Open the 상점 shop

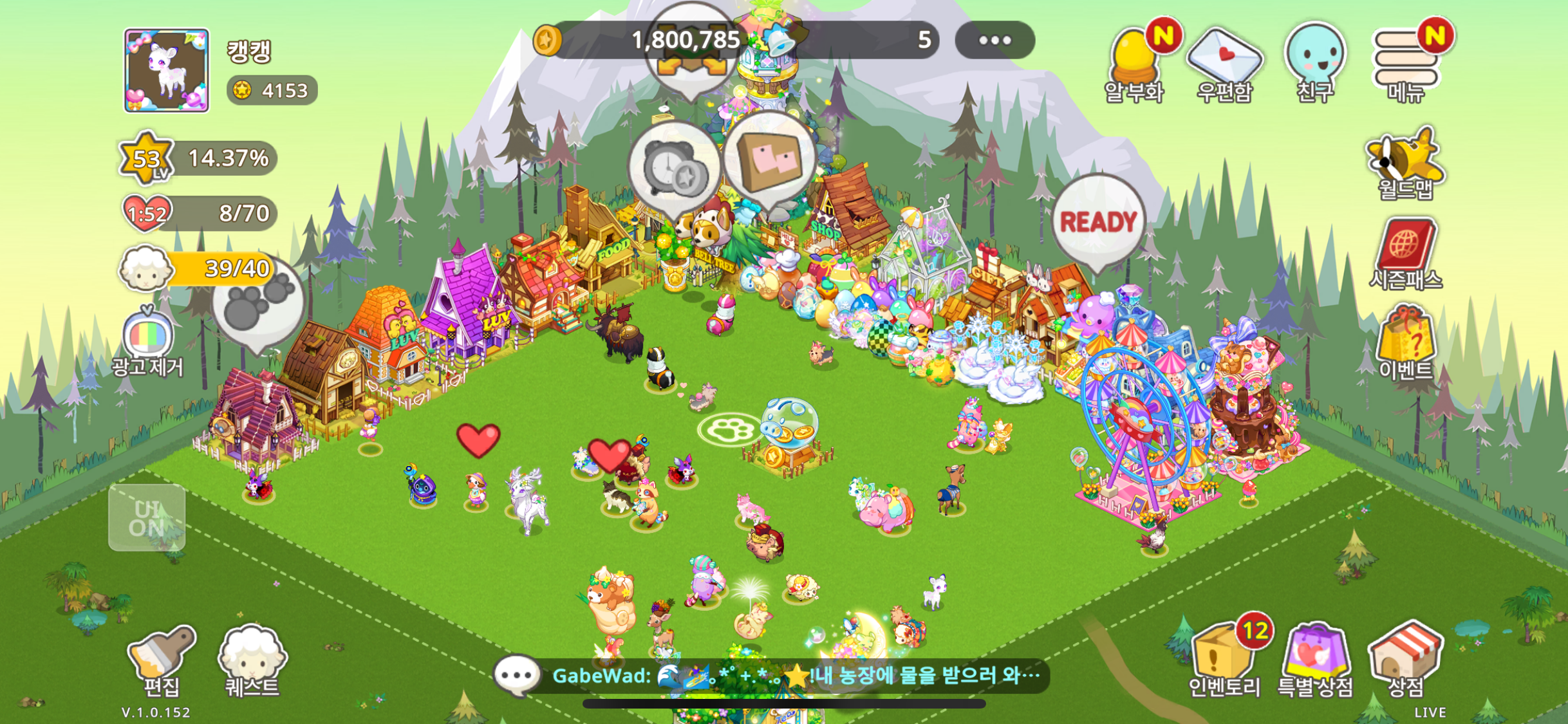(1406, 658)
